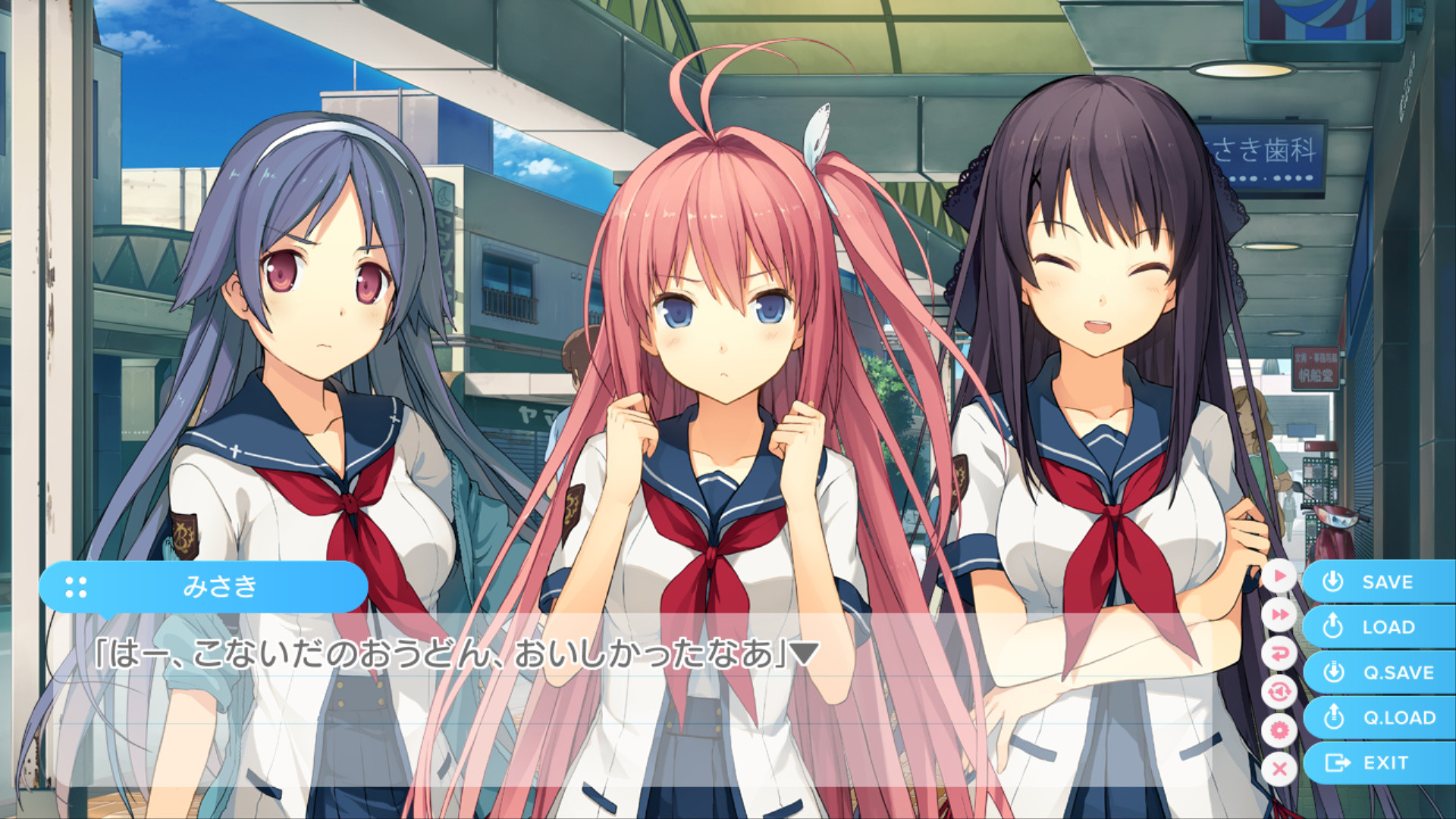The width and height of the screenshot is (1456, 819).
Task: Activate the fast-forward skip icon
Action: [1279, 614]
